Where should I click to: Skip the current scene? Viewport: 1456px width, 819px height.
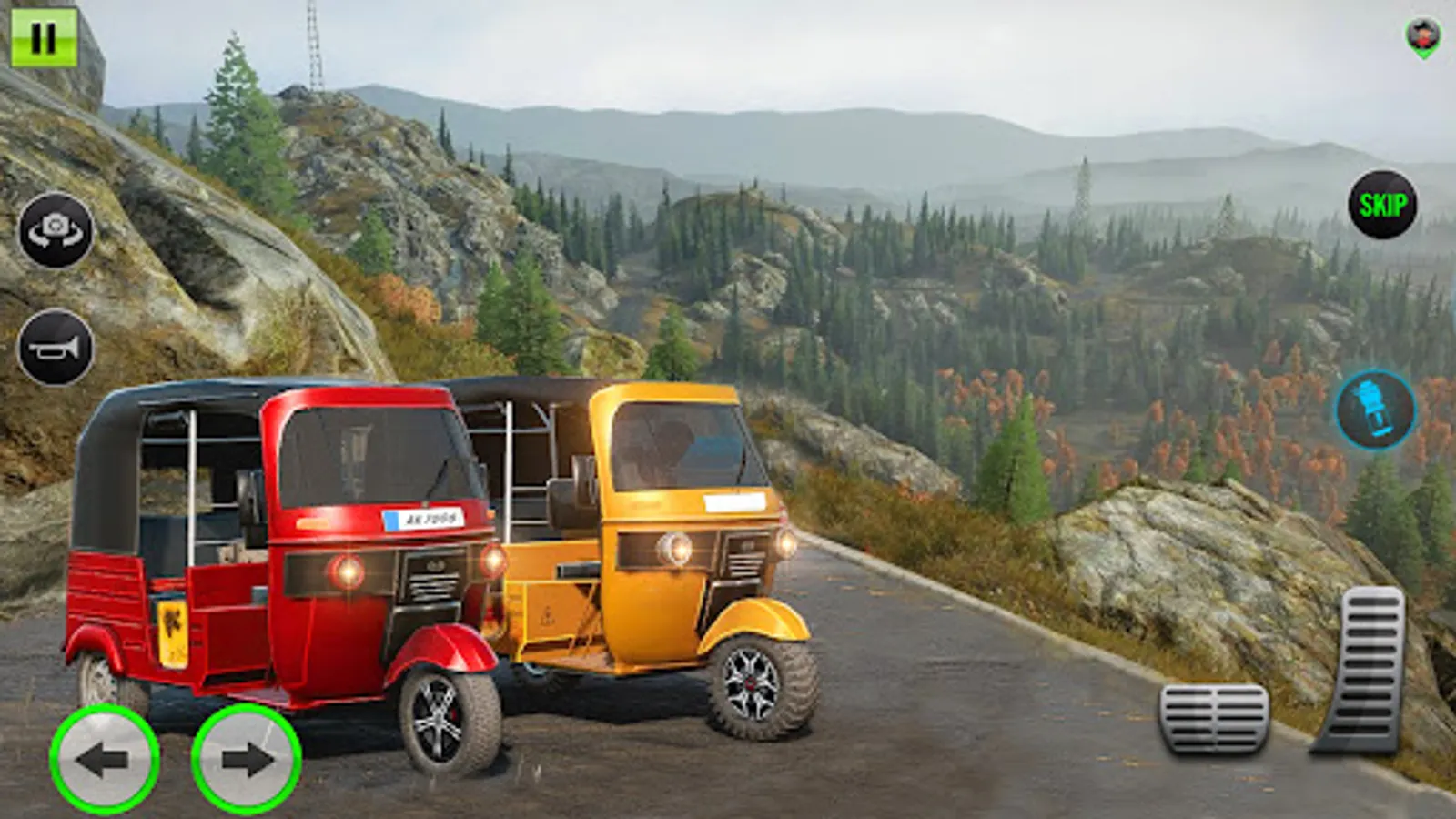1382,205
